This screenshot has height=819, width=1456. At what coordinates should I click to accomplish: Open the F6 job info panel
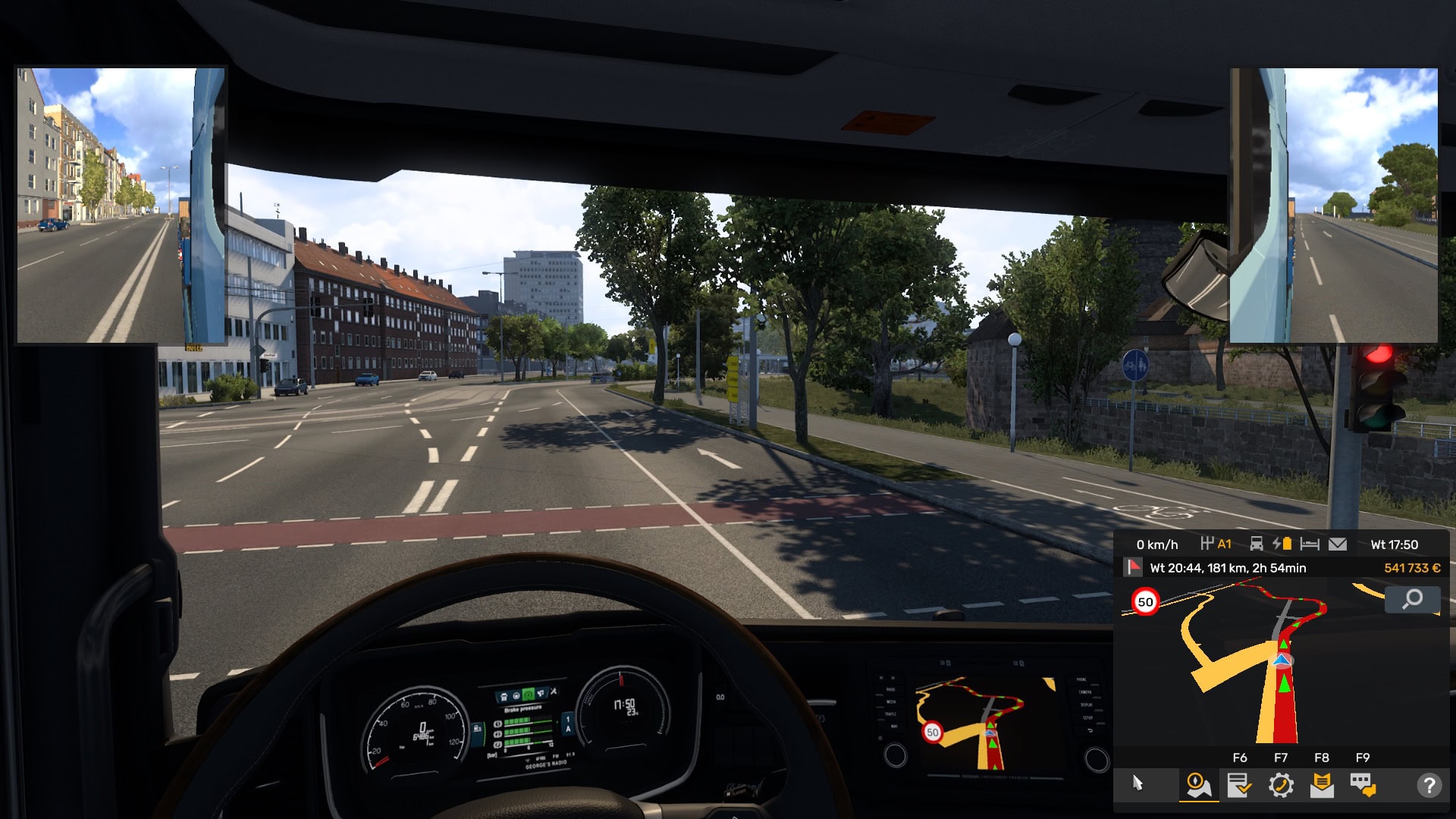(x=1240, y=783)
